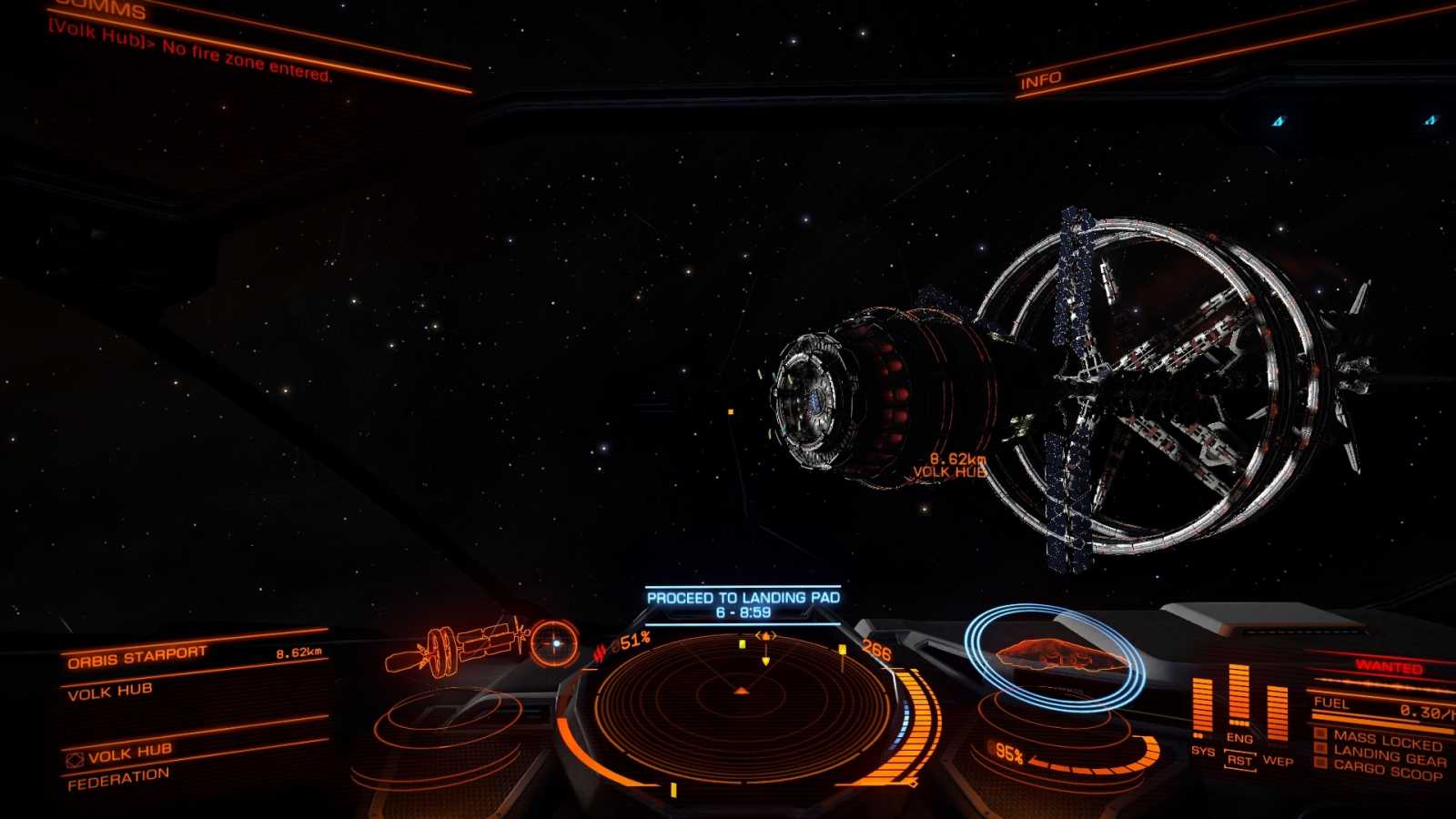Click your ship's shield hologram
Image resolution: width=1456 pixels, height=819 pixels.
pos(1054,656)
